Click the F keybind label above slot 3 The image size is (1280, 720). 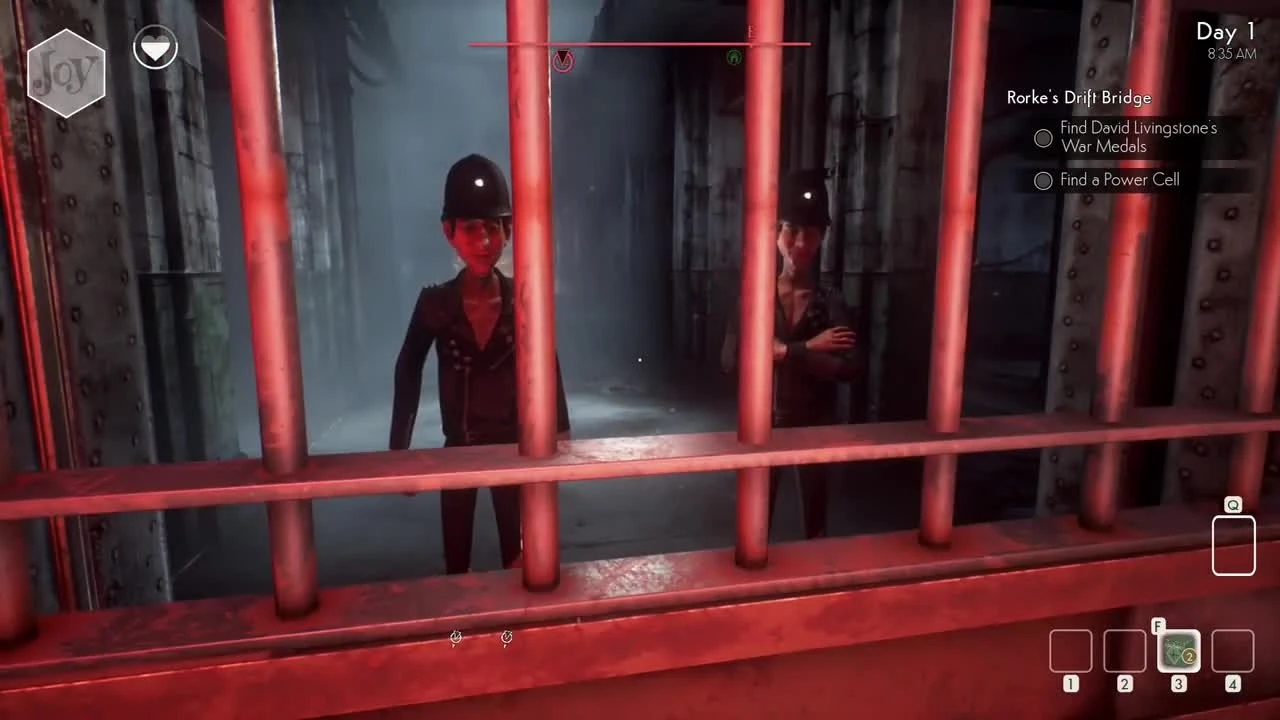tap(1158, 626)
